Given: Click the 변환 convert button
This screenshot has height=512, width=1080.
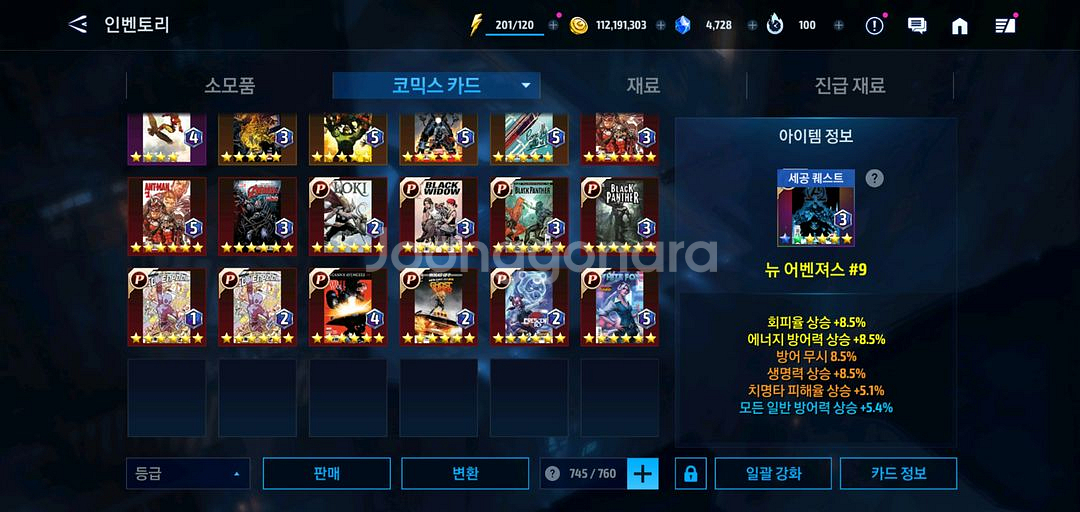Looking at the screenshot, I should (465, 473).
